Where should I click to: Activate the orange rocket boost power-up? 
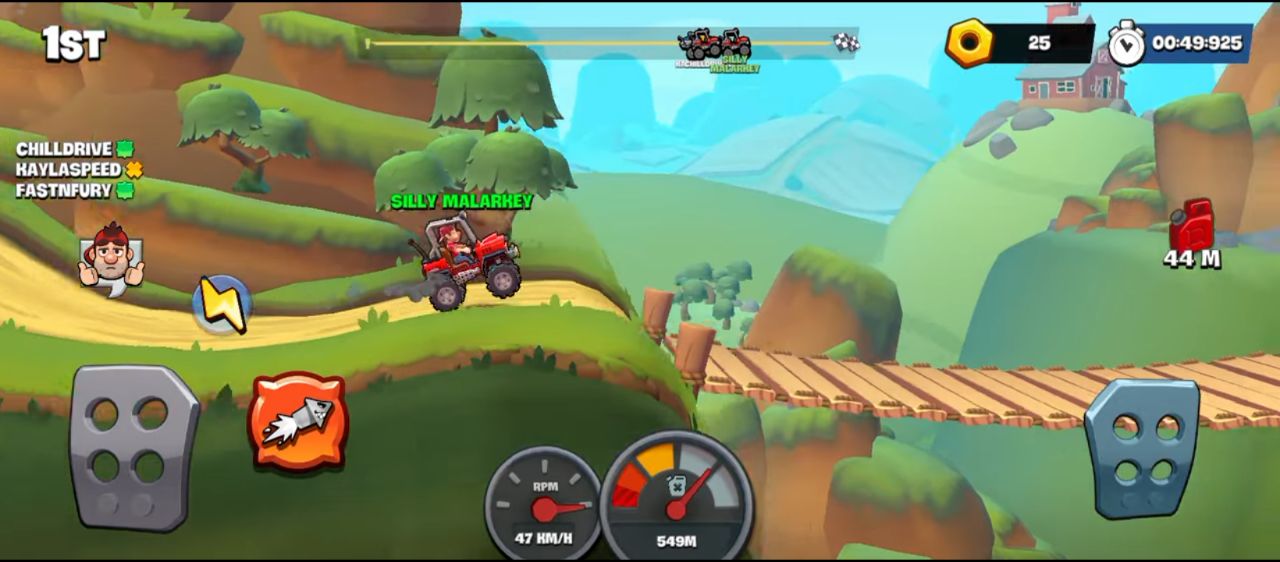[x=297, y=421]
